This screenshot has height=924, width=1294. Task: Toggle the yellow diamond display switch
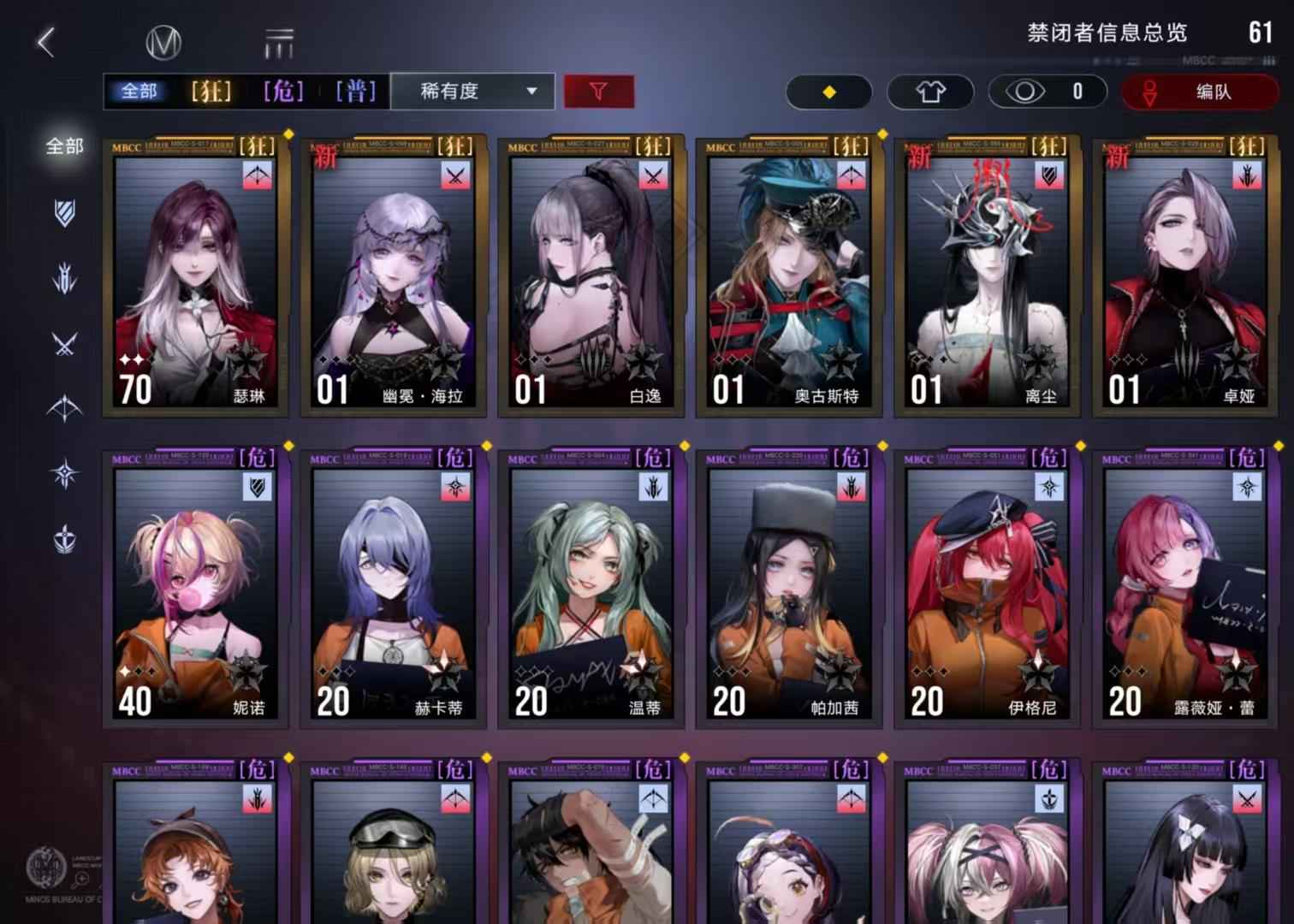[828, 92]
